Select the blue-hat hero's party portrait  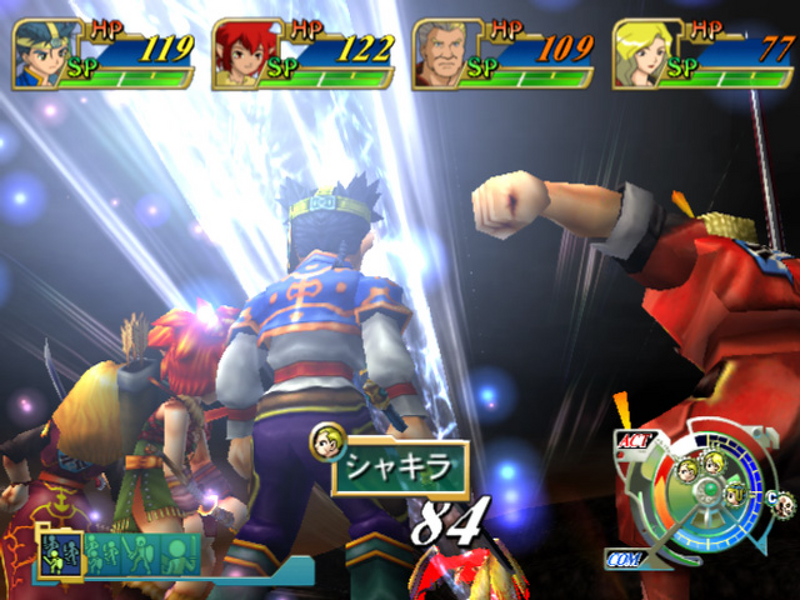click(40, 54)
